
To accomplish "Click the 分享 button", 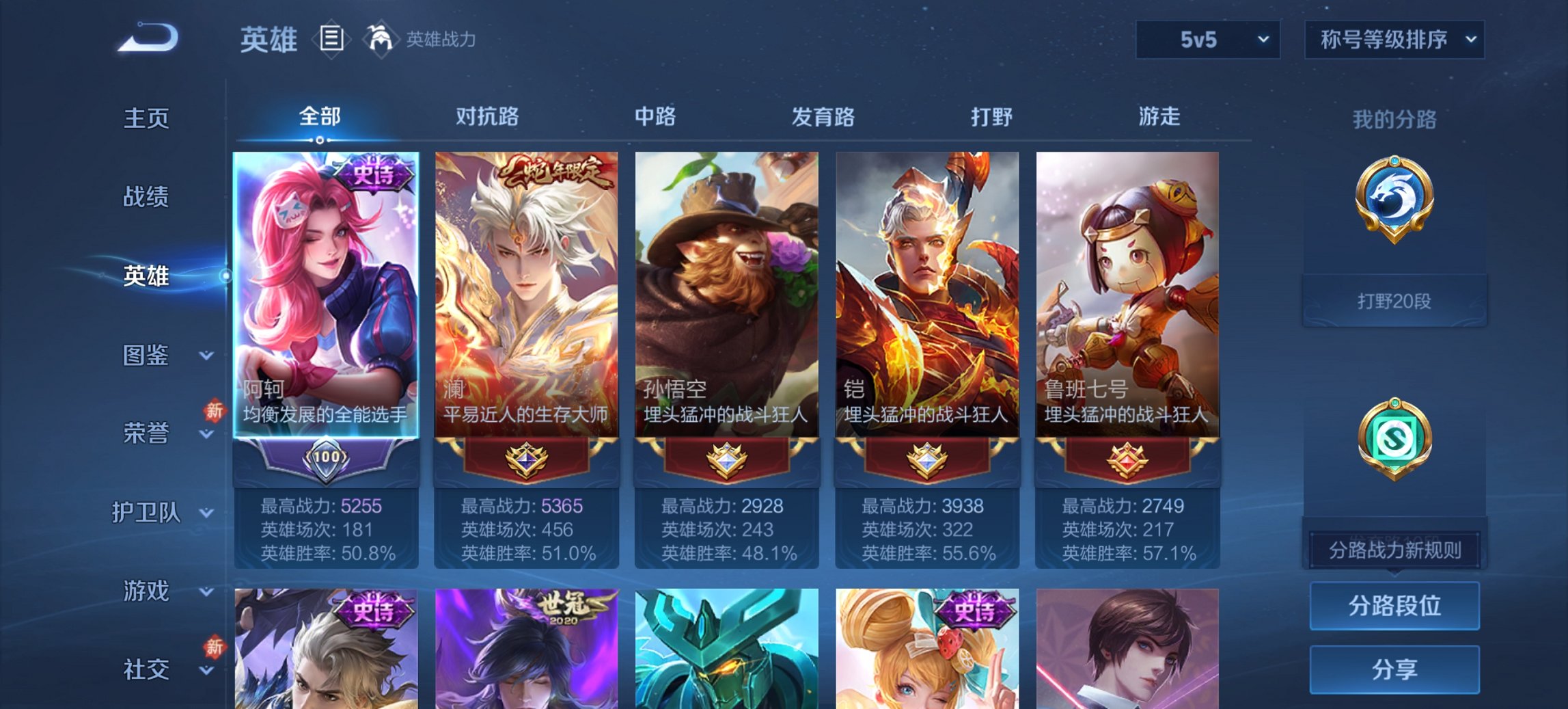I will tap(1394, 667).
